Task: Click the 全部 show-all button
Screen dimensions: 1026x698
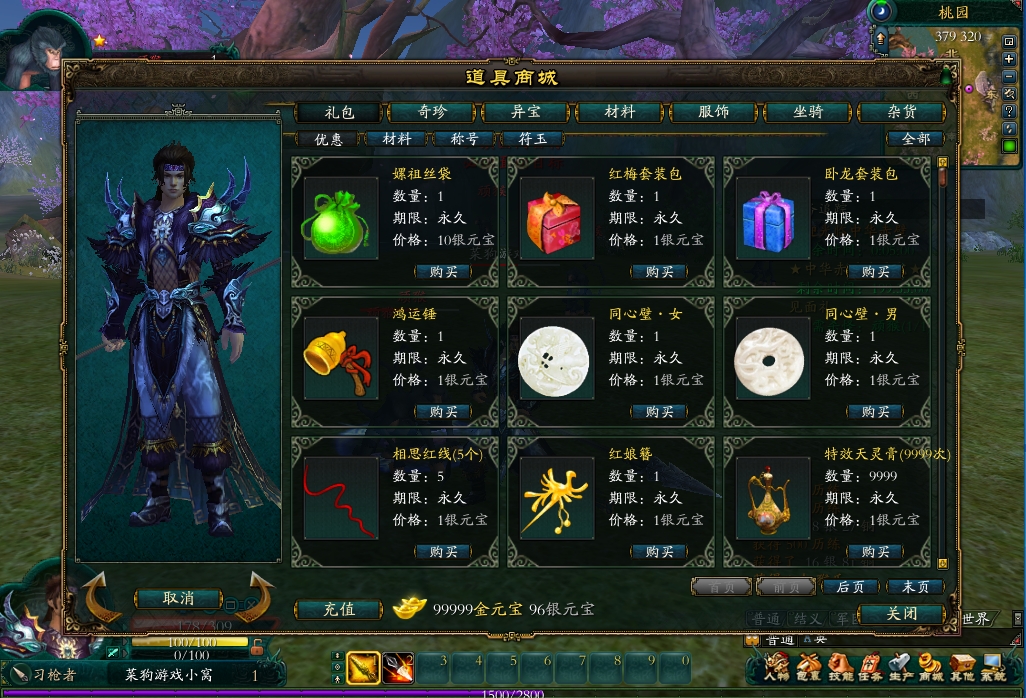Action: [915, 139]
